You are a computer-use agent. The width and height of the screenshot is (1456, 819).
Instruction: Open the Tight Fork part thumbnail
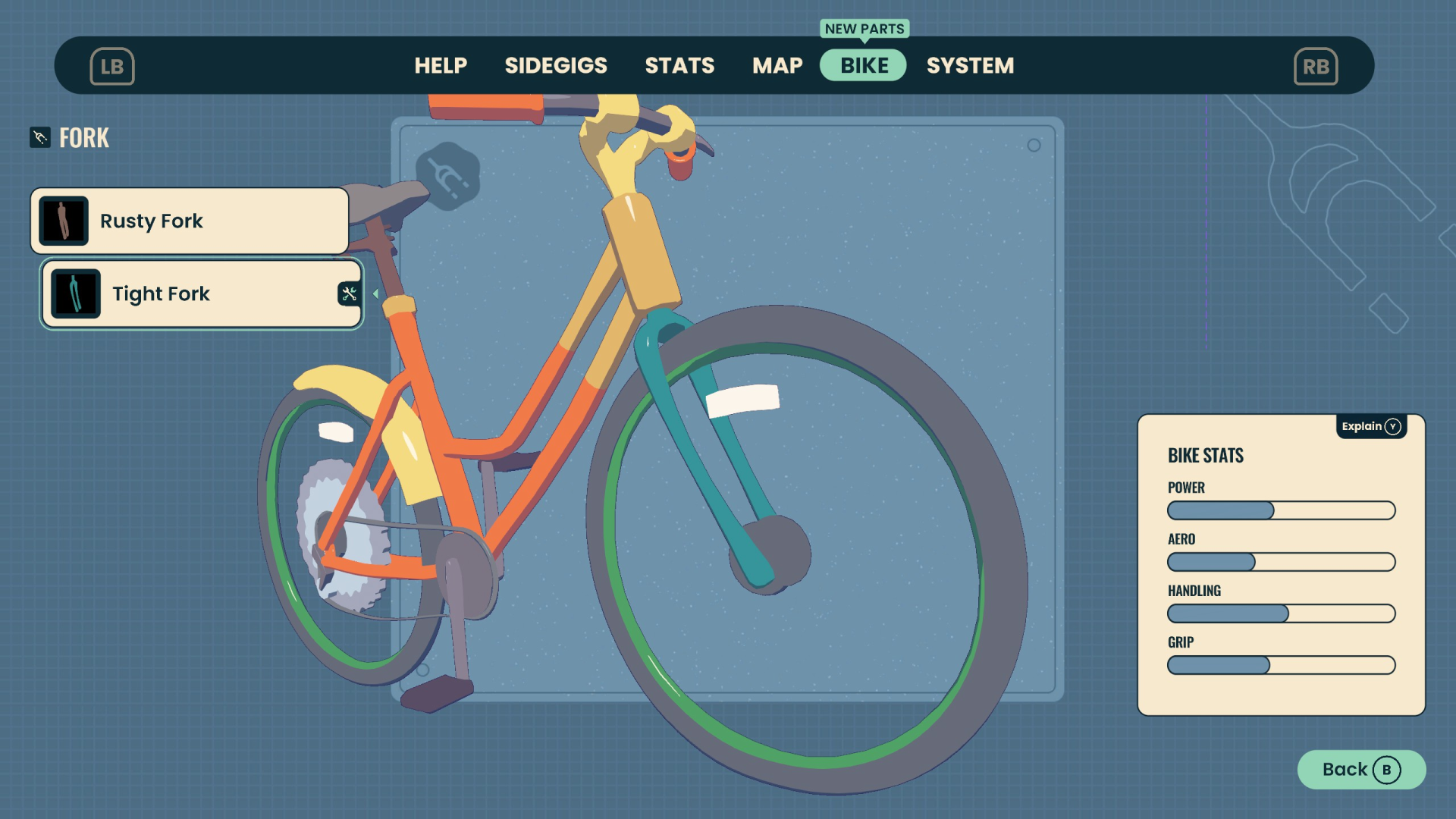pyautogui.click(x=75, y=293)
